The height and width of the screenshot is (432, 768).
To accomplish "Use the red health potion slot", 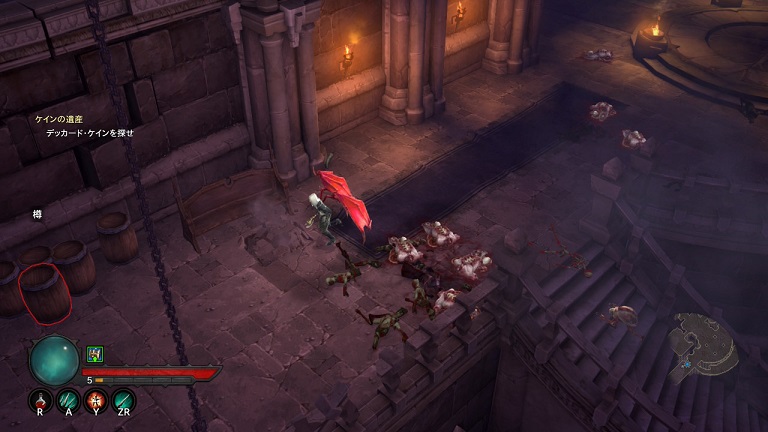I will [41, 401].
